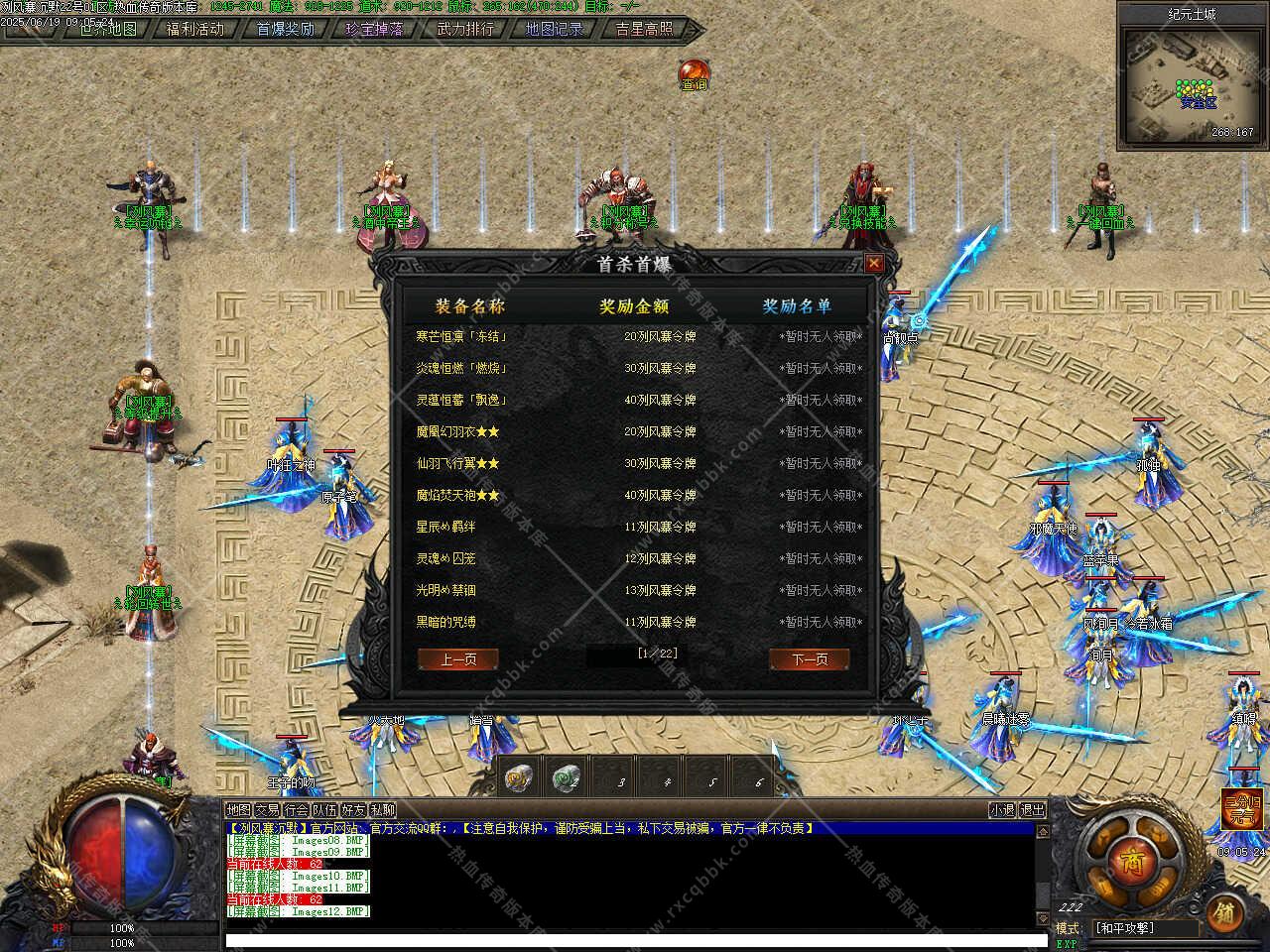Open the 商 shop button in the dial

tap(1133, 861)
